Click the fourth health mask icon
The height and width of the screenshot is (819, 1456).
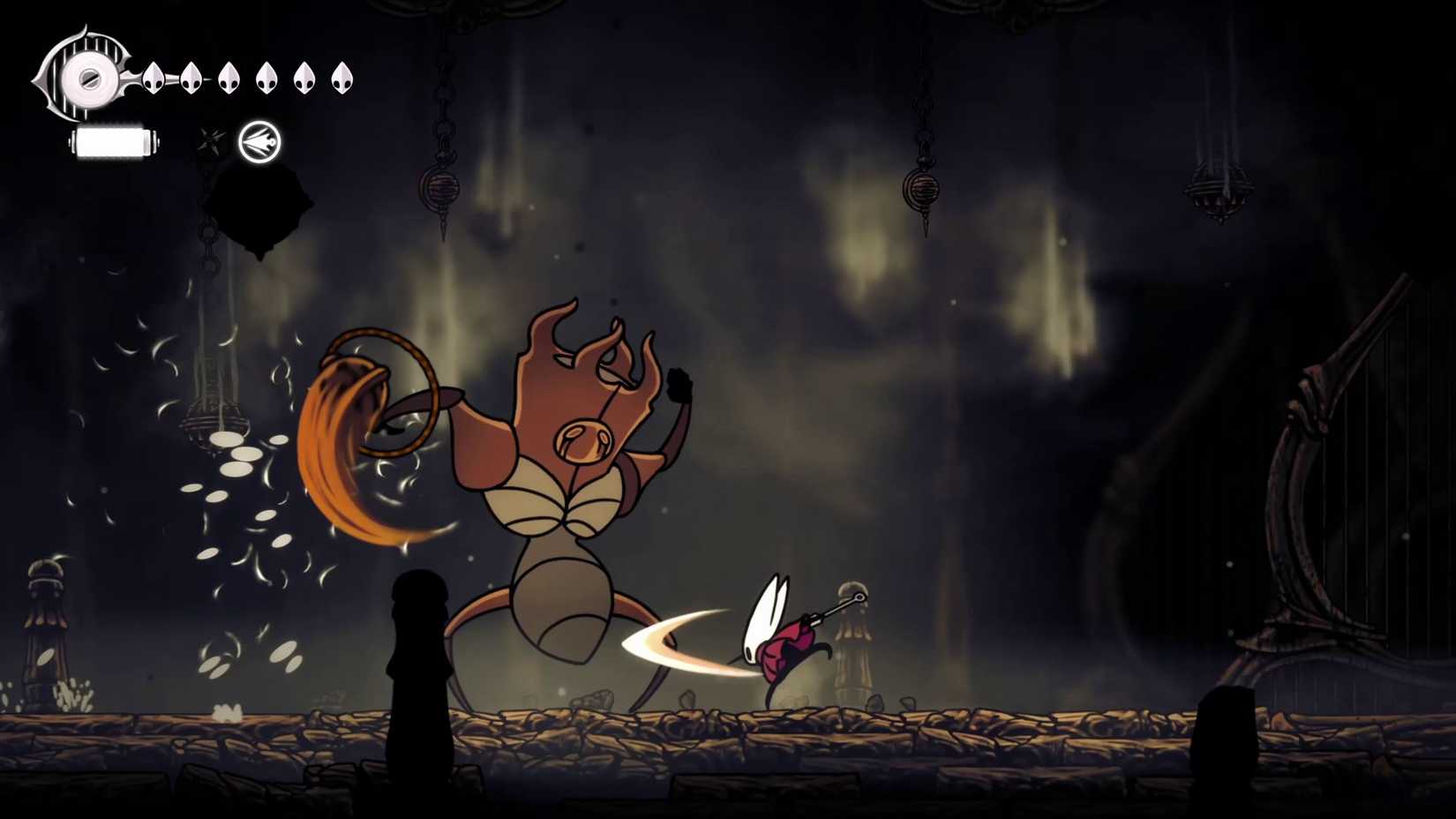point(265,78)
